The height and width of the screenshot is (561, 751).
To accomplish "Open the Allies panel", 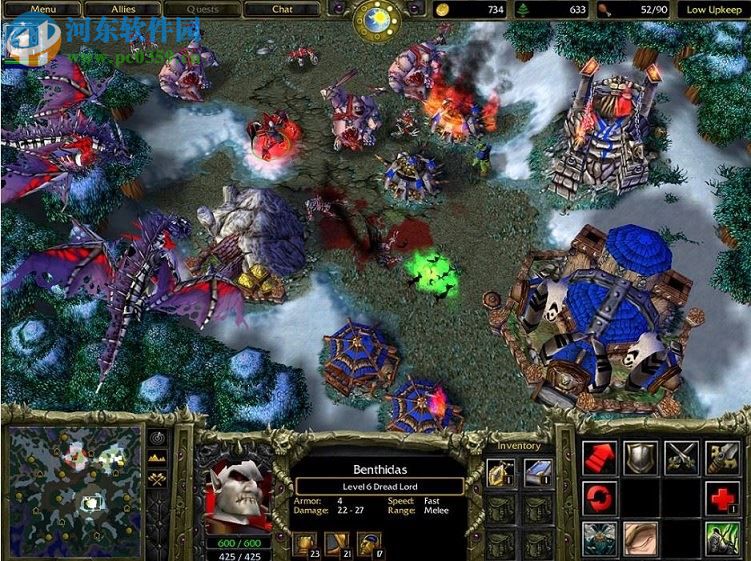I will click(123, 9).
